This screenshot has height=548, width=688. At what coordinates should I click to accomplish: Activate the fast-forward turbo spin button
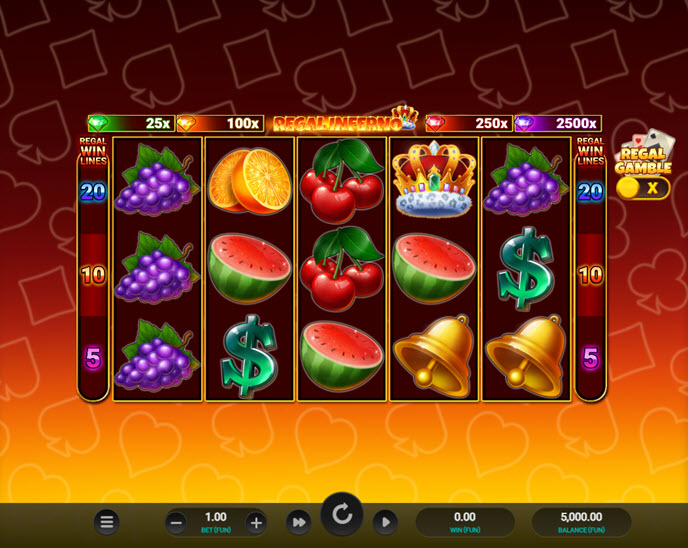pos(298,522)
